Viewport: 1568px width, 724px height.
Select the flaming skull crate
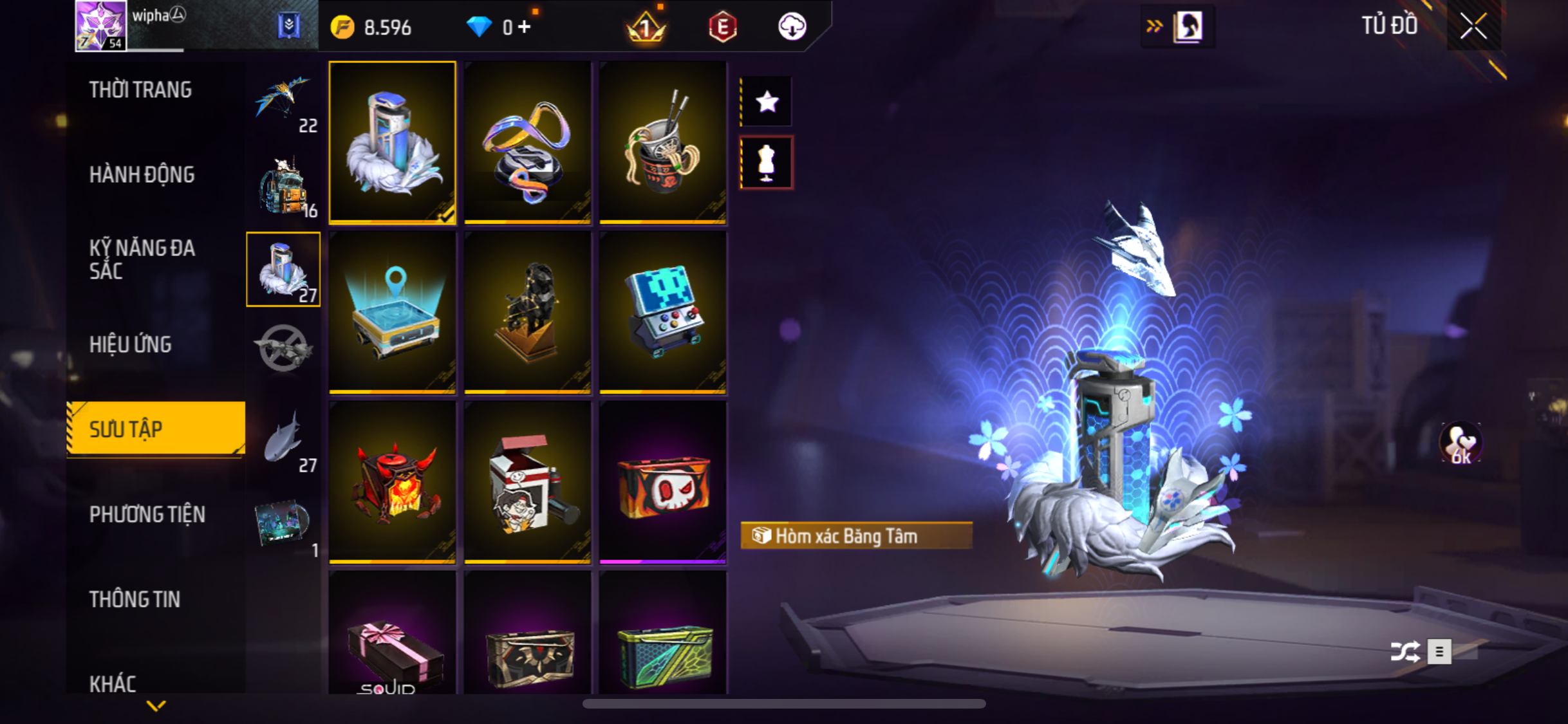coord(662,482)
